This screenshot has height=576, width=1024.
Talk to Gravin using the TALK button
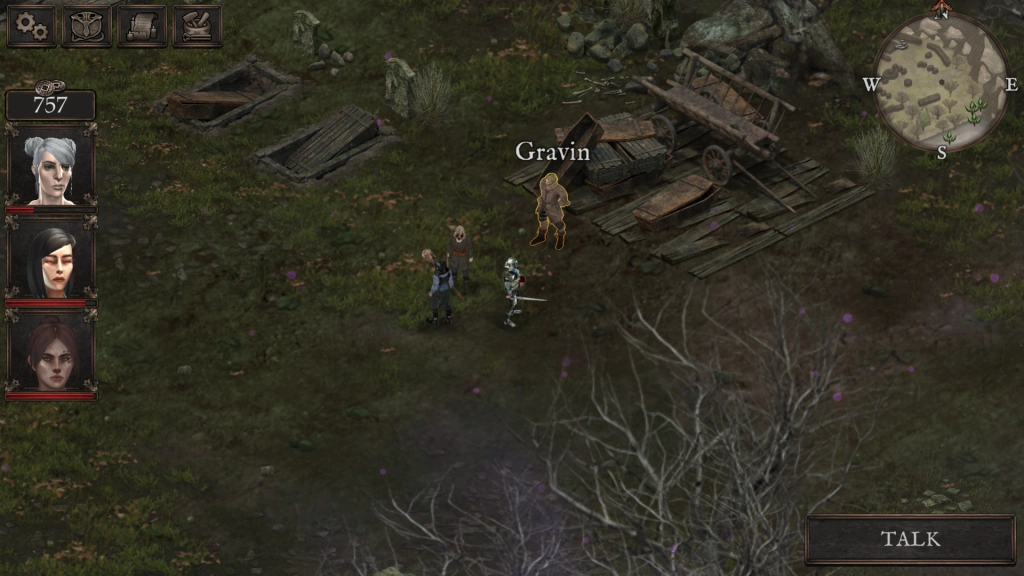pos(910,539)
